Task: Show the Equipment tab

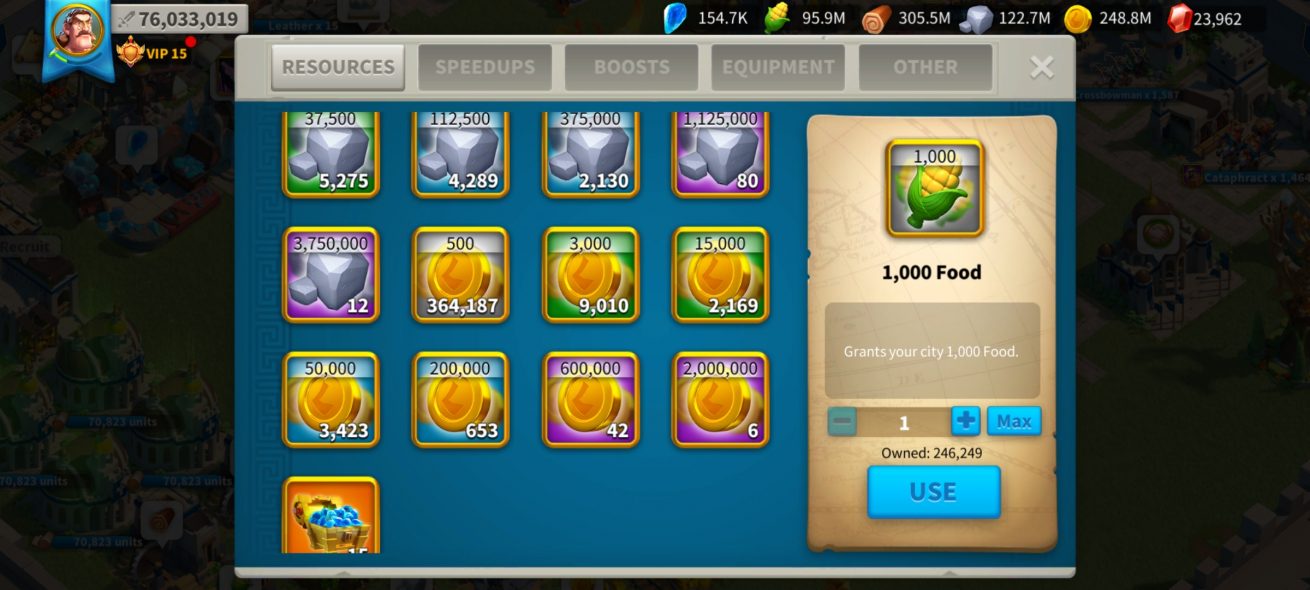Action: coord(778,67)
